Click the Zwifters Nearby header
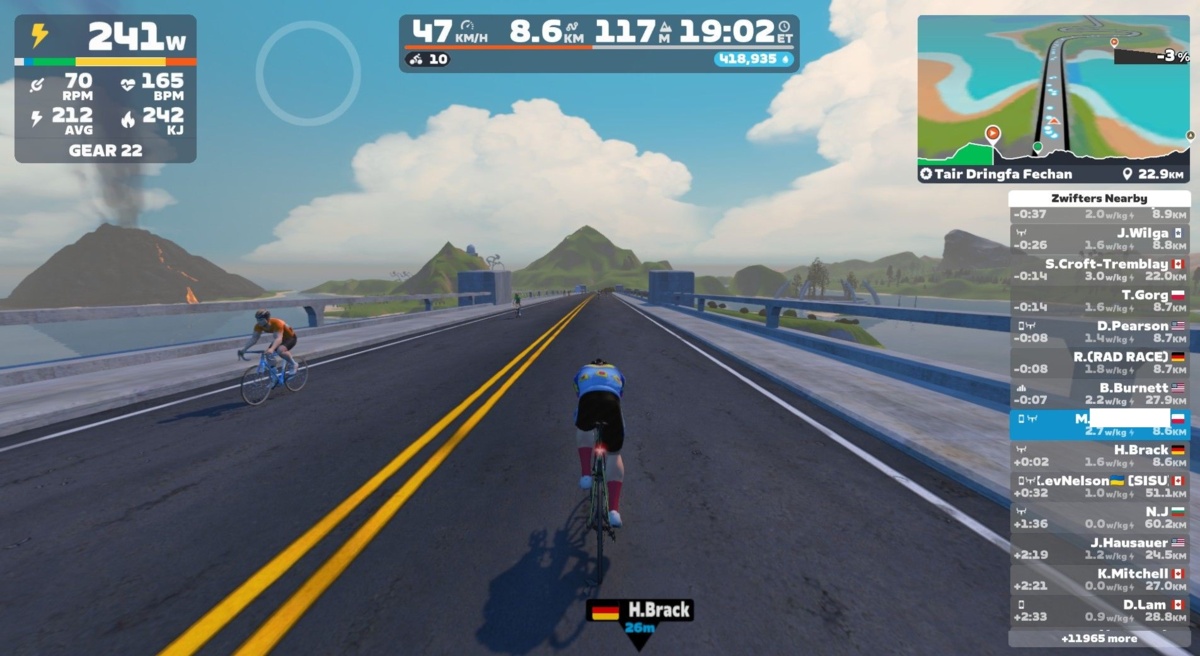Image resolution: width=1200 pixels, height=656 pixels. point(1098,199)
